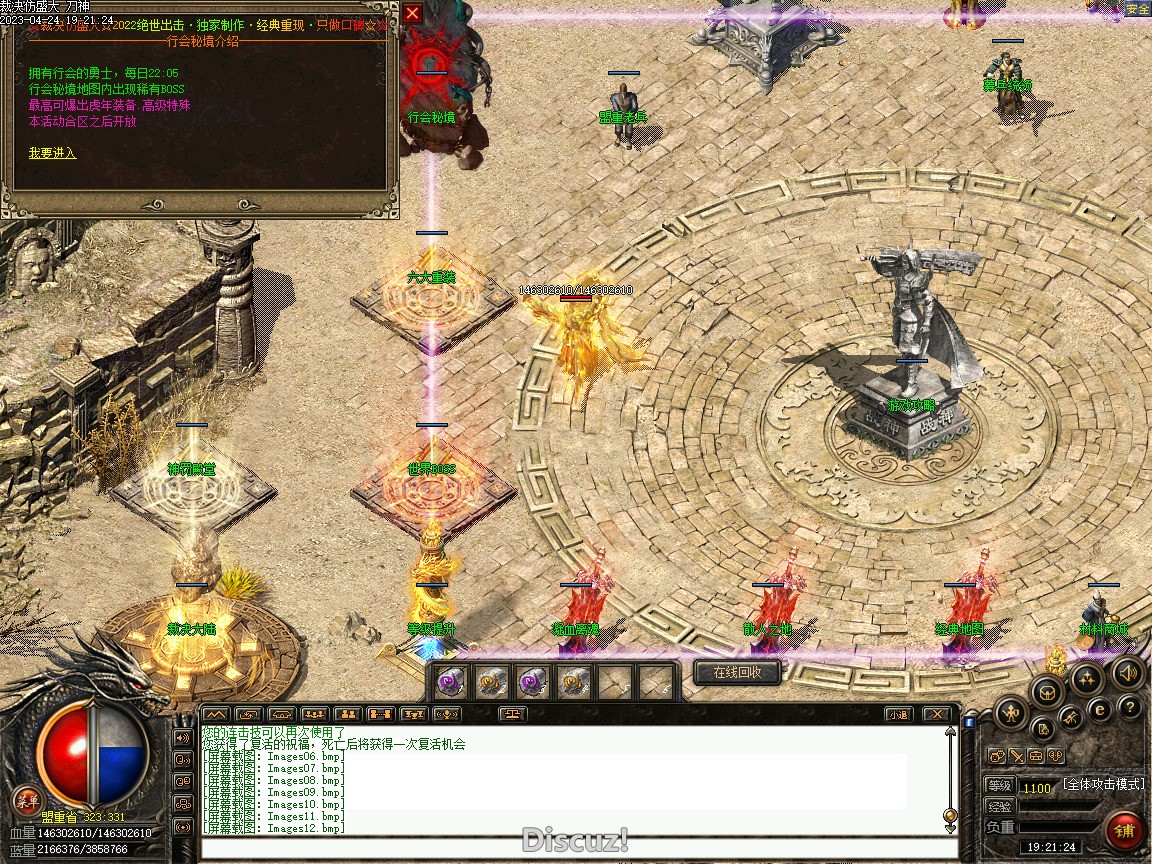Open the question mark help button

pyautogui.click(x=1130, y=708)
